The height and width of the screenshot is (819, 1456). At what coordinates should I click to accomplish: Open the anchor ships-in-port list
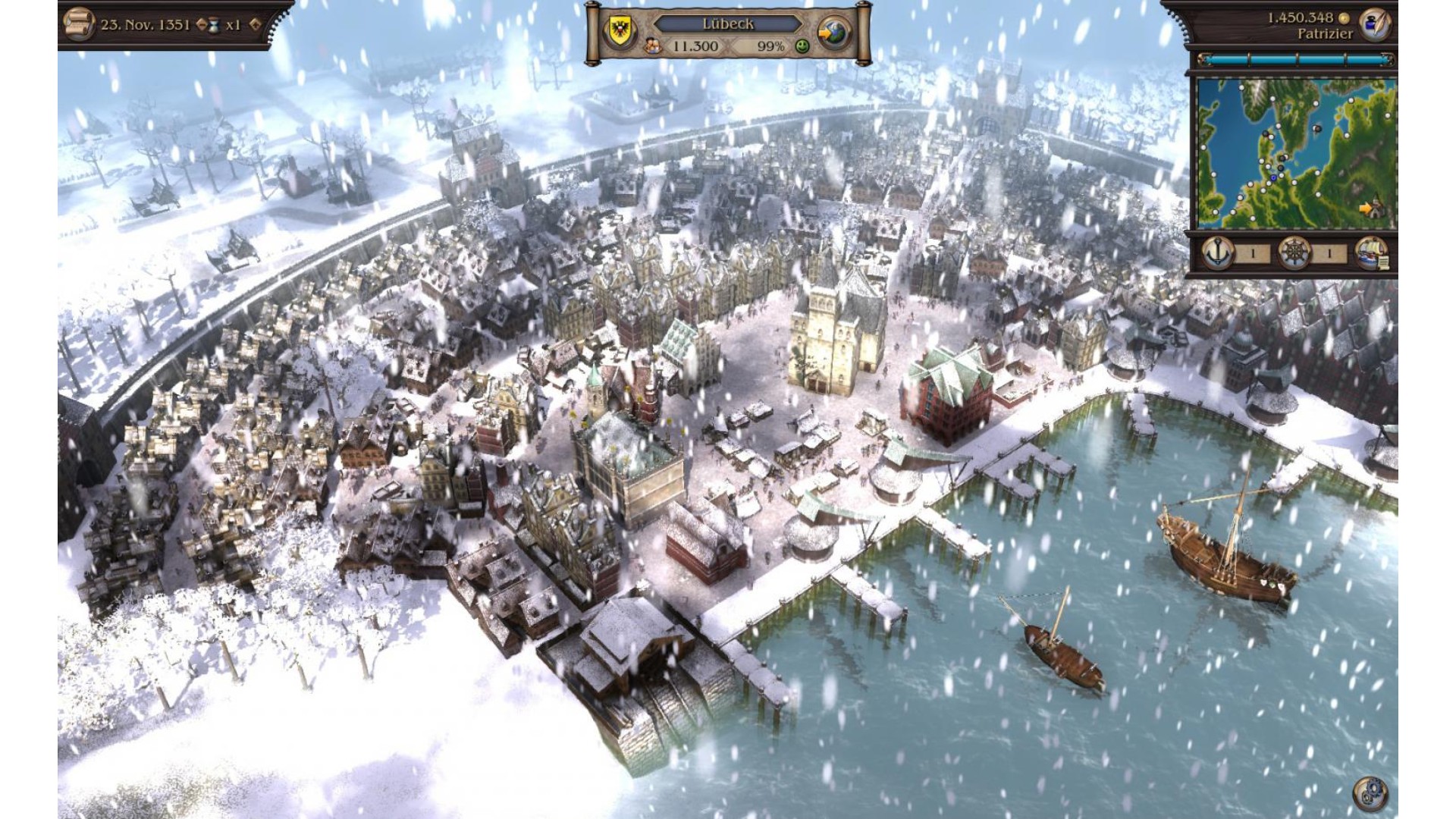1218,253
